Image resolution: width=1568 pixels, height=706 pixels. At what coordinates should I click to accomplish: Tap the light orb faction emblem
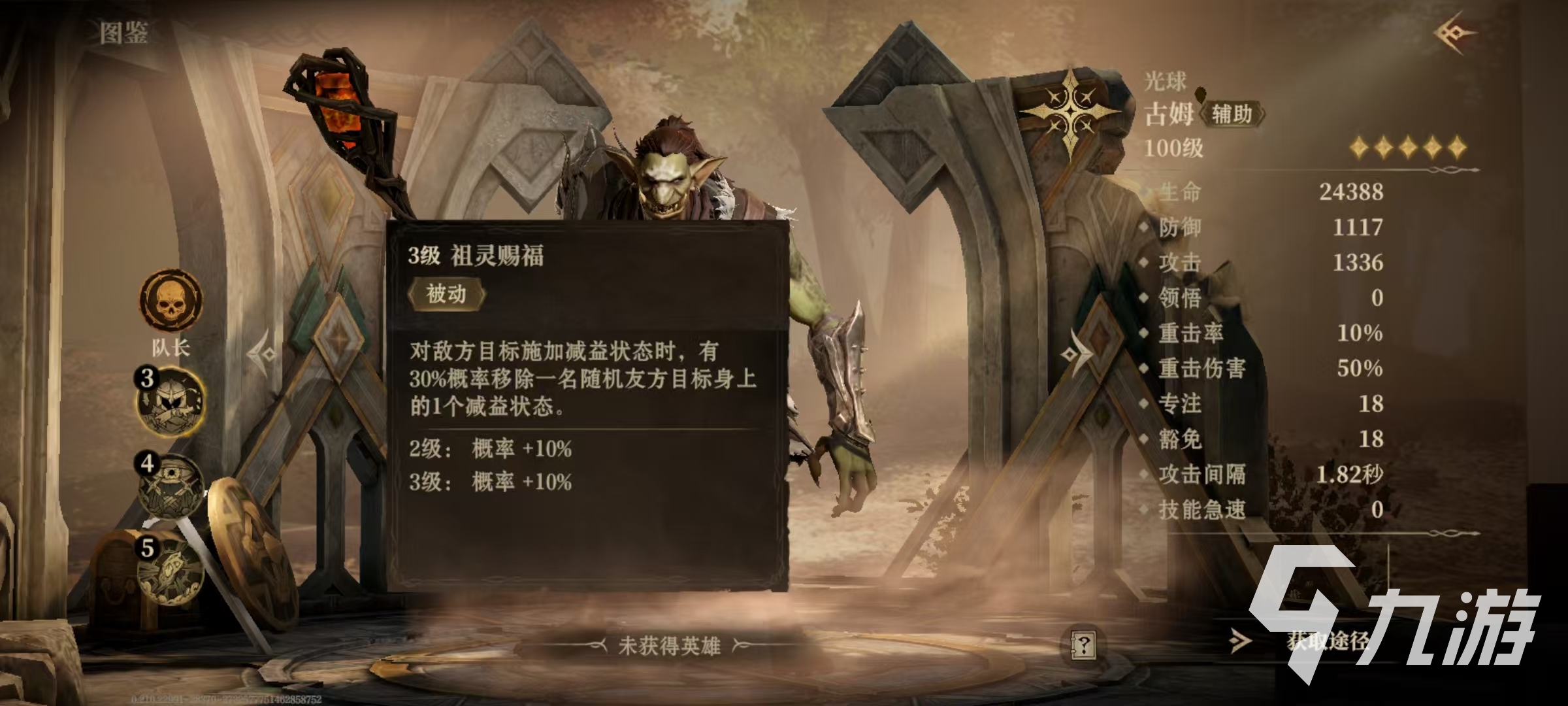(x=1070, y=111)
